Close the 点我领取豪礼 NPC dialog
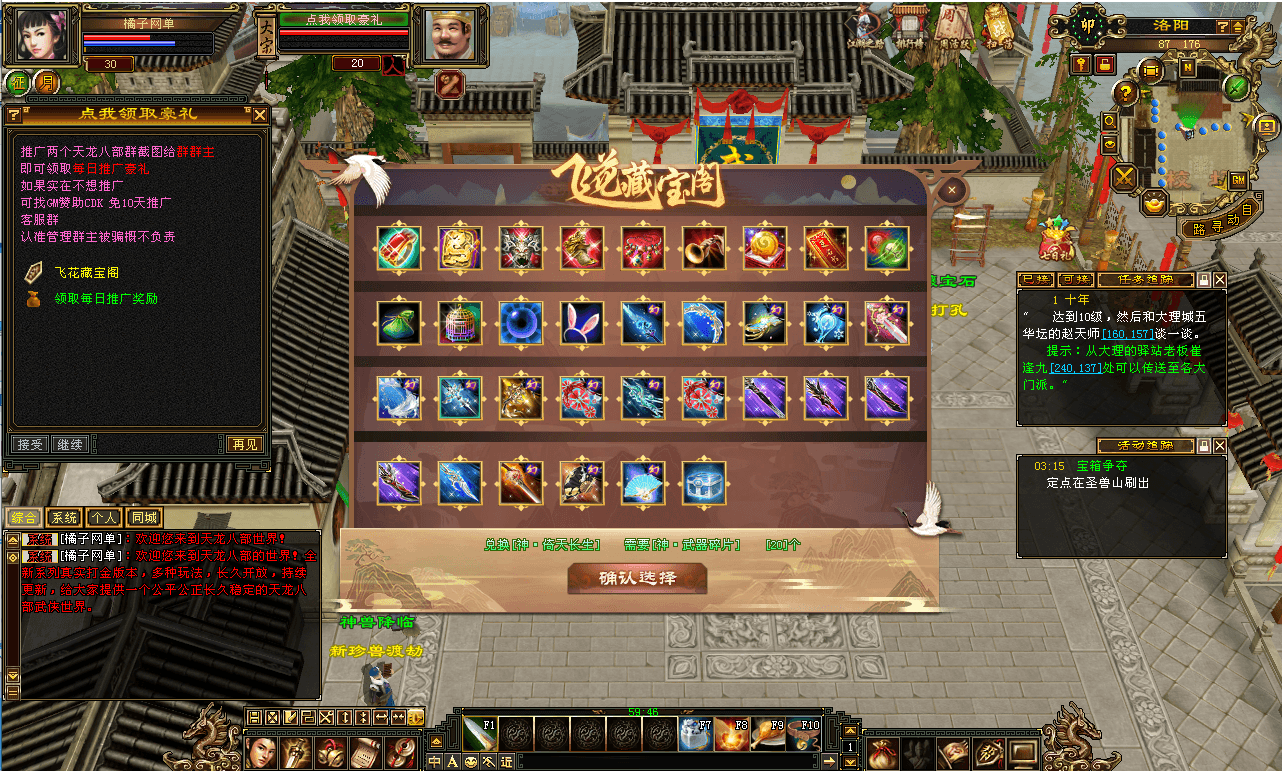1282x771 pixels. [260, 115]
